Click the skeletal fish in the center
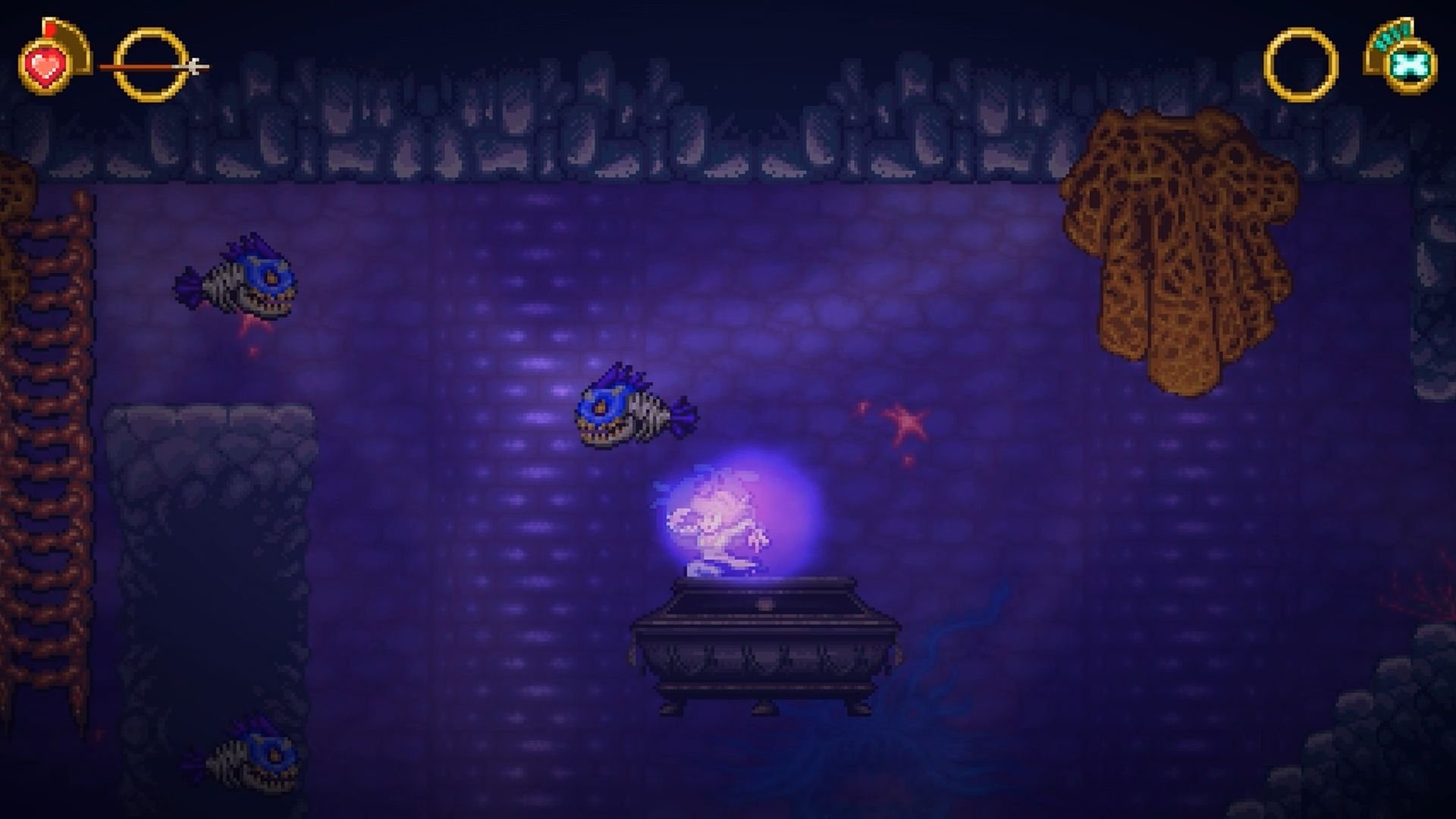The height and width of the screenshot is (819, 1456). pos(629,413)
